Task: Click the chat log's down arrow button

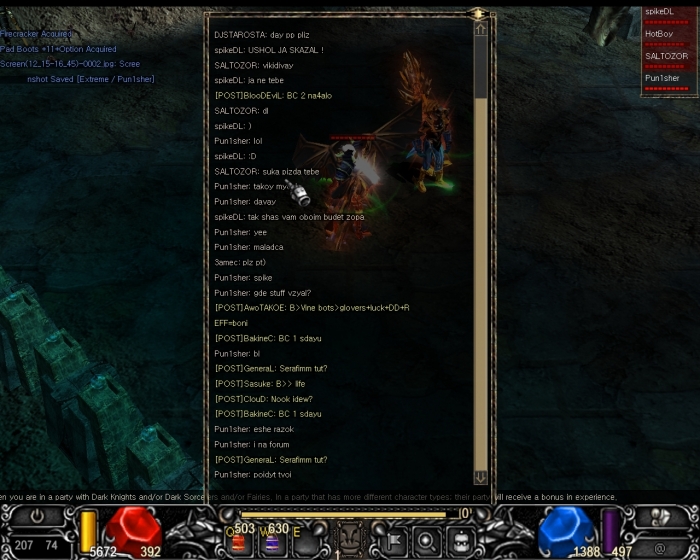Action: 481,477
